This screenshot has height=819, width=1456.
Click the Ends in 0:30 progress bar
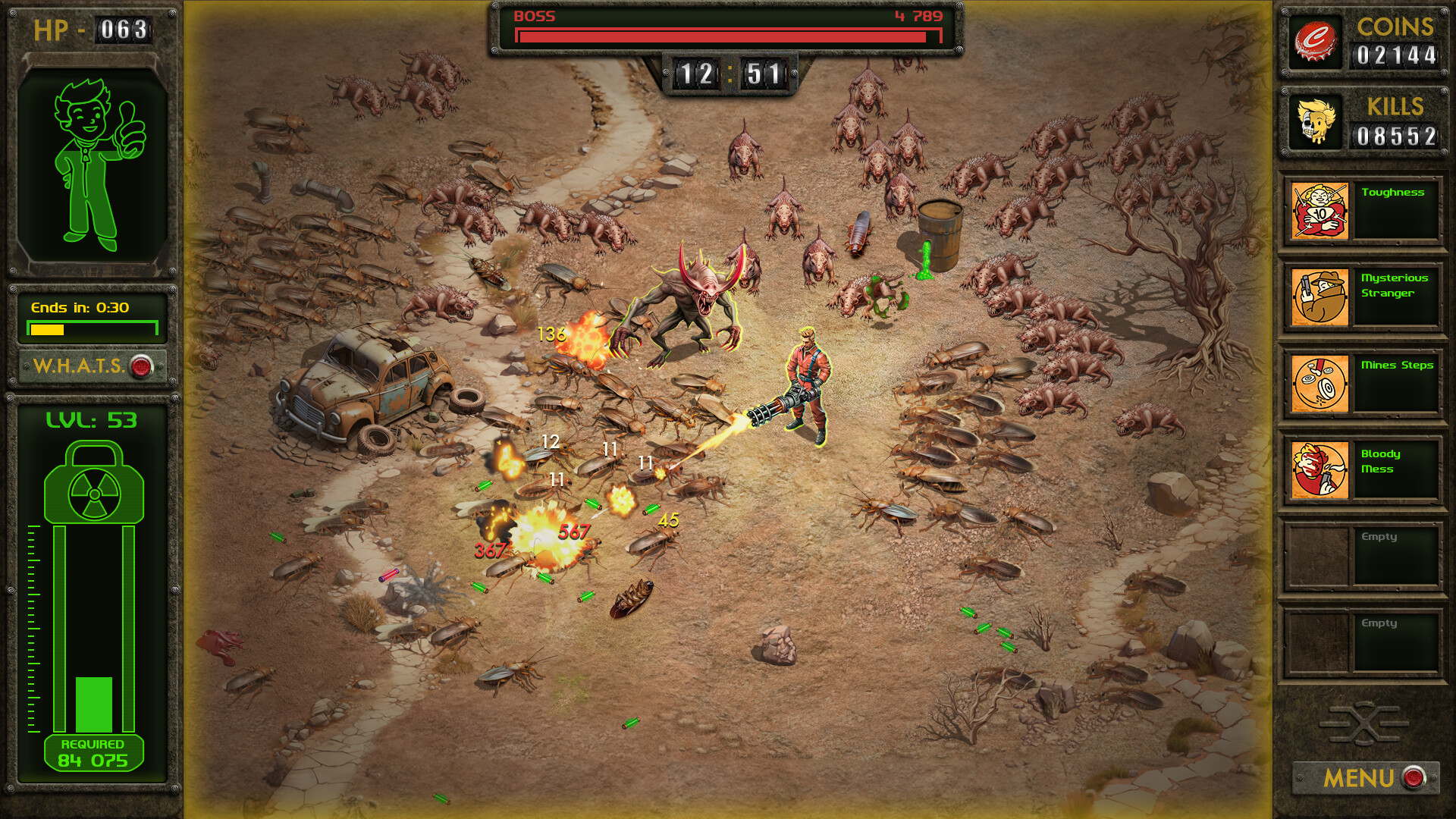coord(93,328)
